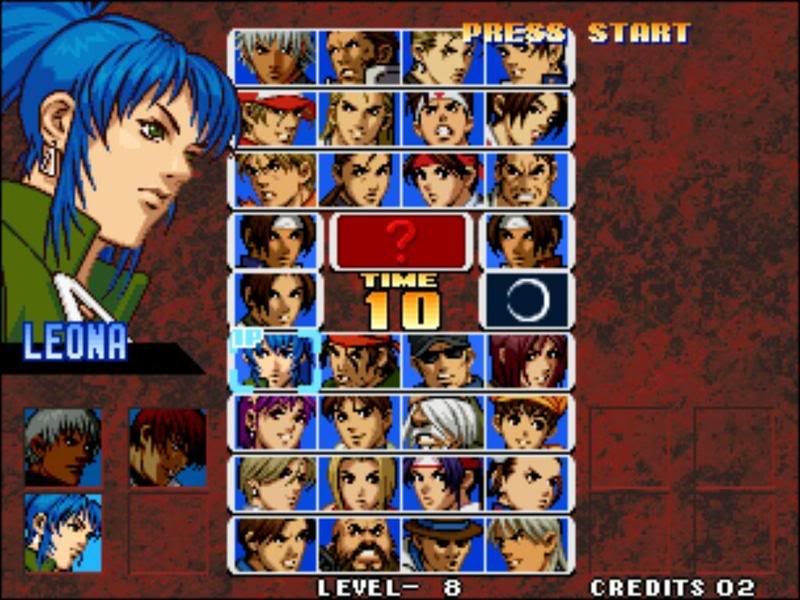Choose Joe with the white headband
Screen dimensions: 800x600
pos(443,119)
